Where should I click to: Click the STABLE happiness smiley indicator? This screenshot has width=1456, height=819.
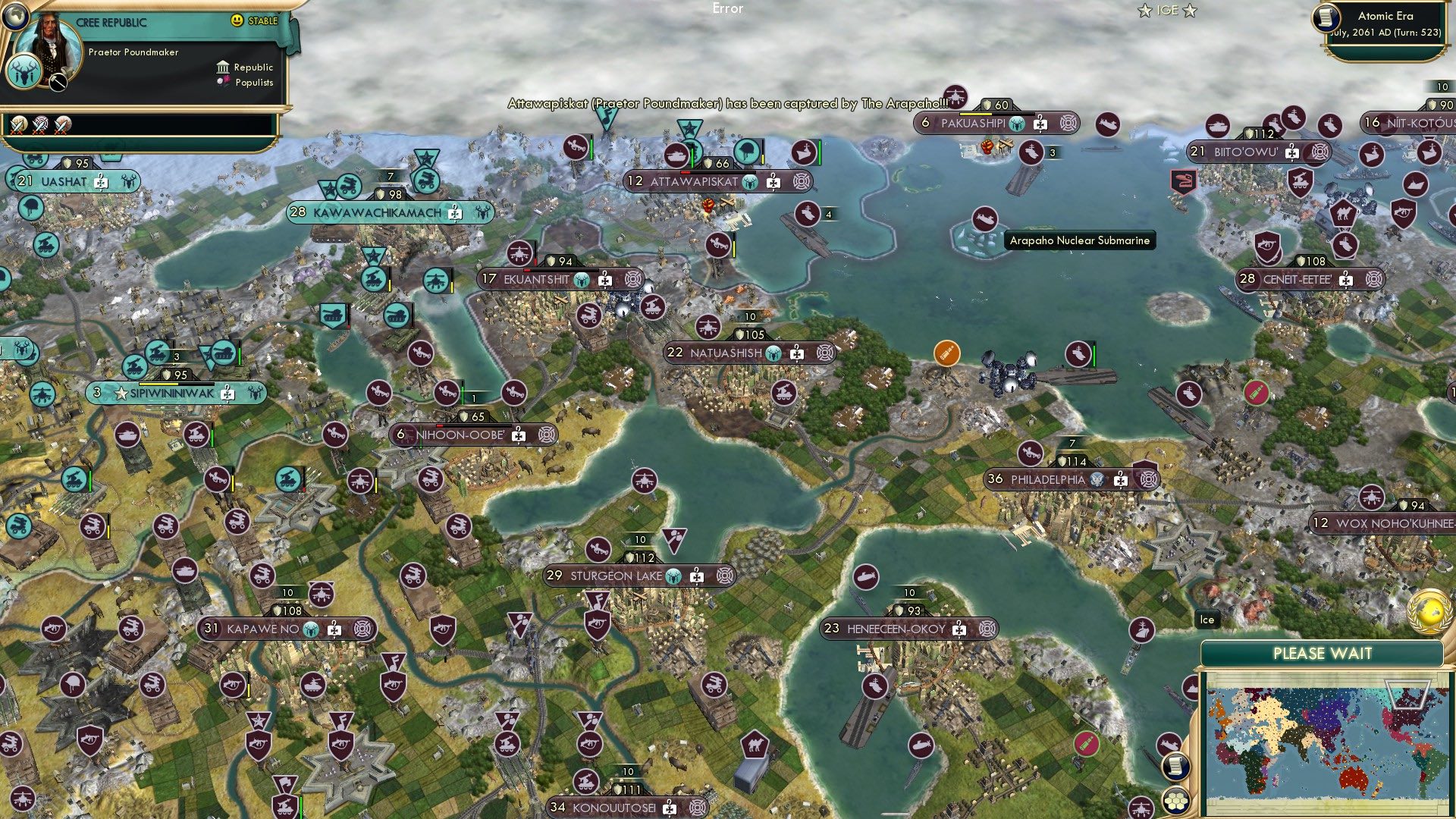[x=237, y=21]
